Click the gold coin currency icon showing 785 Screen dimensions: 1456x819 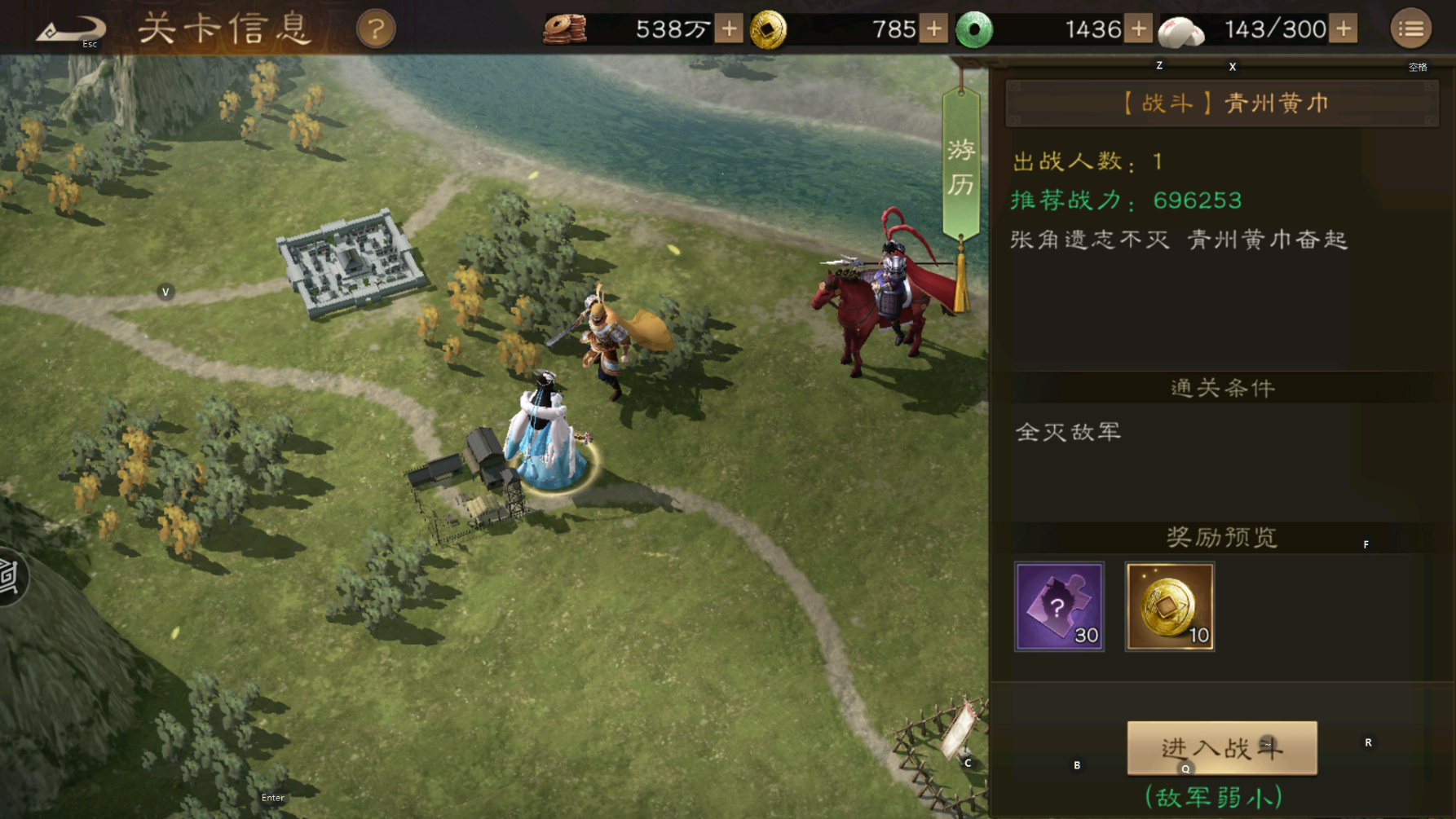tap(770, 29)
